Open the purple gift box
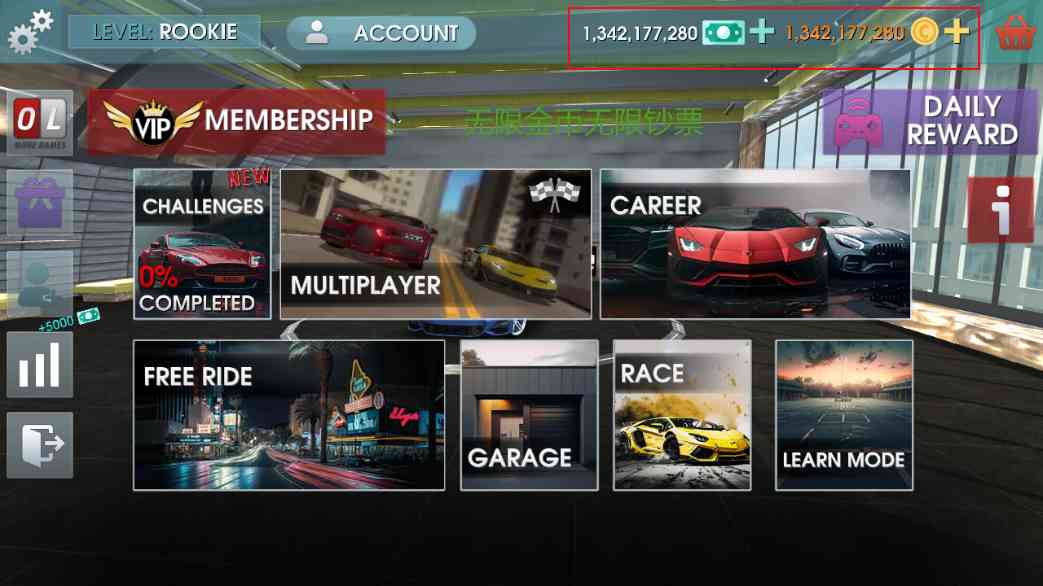Screen dimensions: 1043x586 [40, 202]
